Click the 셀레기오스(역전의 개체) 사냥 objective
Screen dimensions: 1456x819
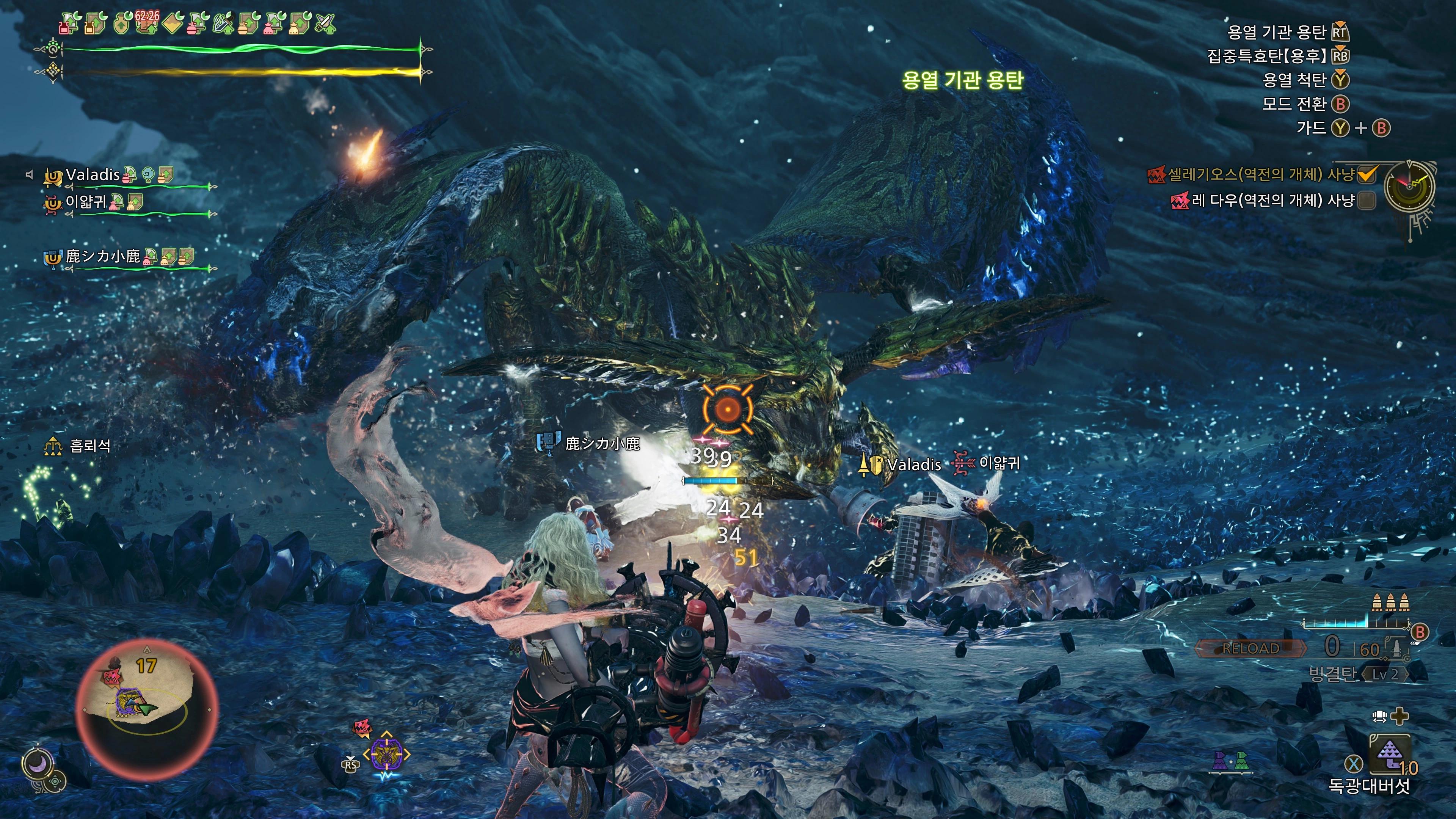pyautogui.click(x=1260, y=175)
